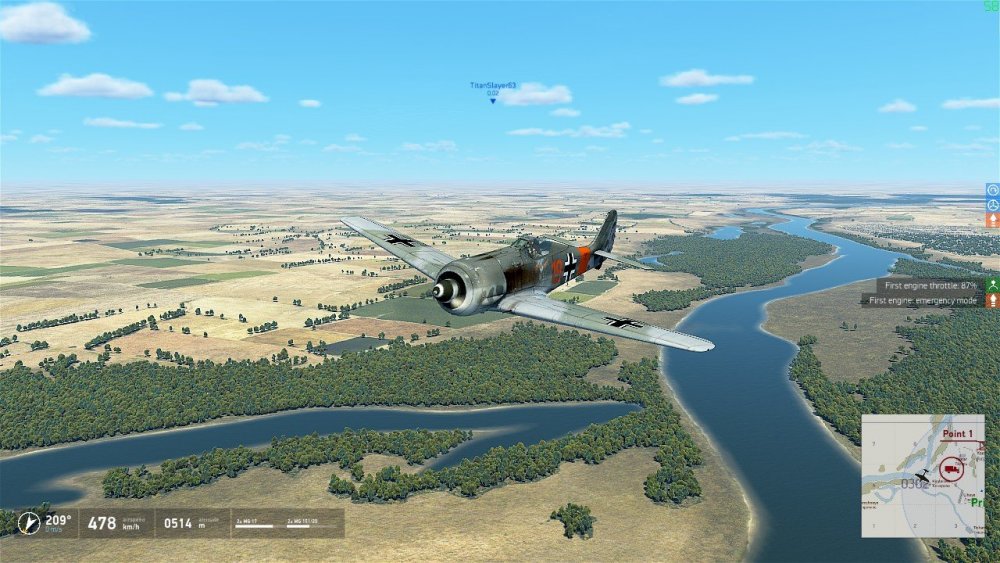The height and width of the screenshot is (563, 1000).
Task: Click the compass heading icon
Action: (29, 522)
